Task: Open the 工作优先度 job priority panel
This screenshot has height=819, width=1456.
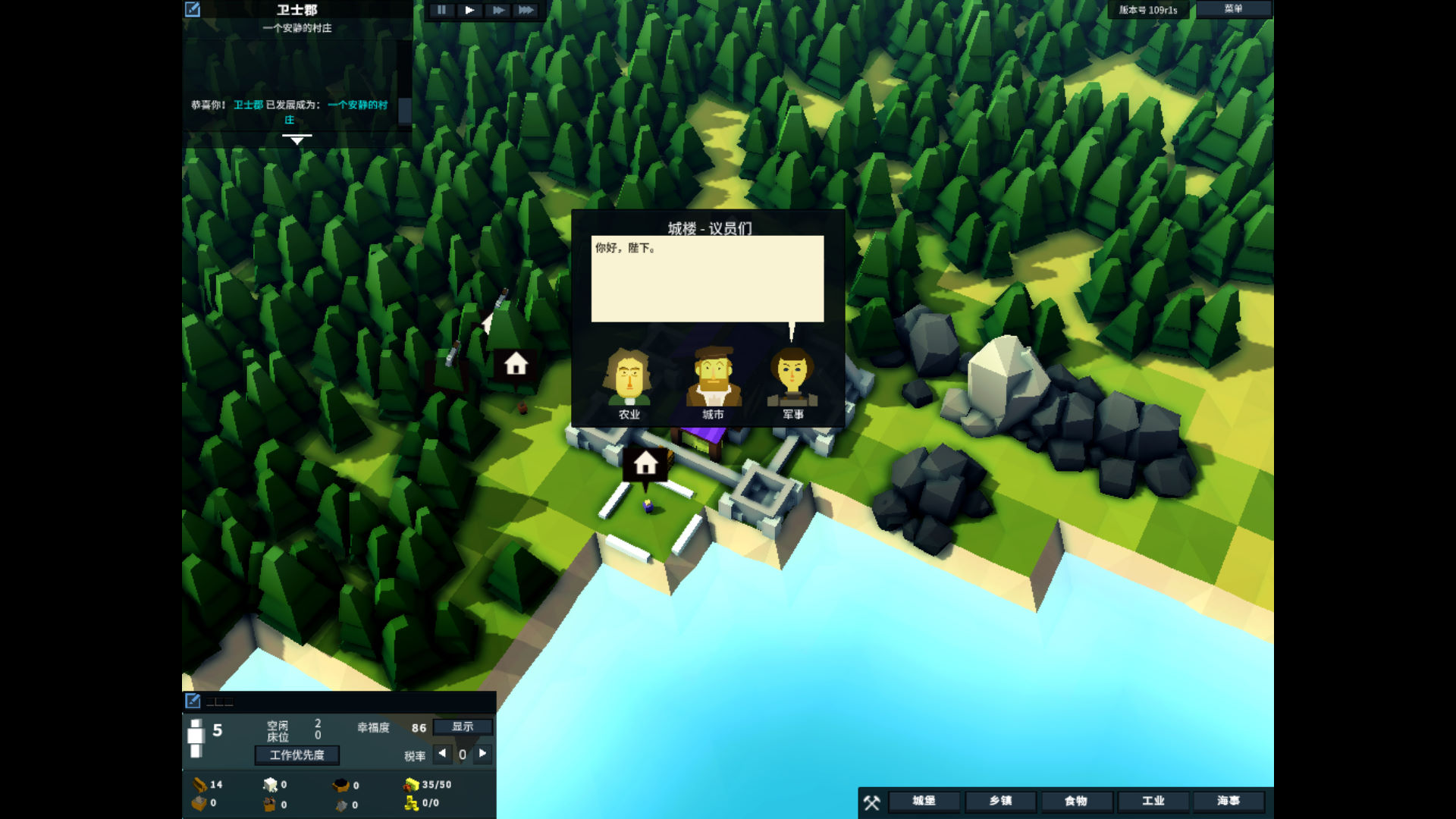Action: (x=297, y=755)
